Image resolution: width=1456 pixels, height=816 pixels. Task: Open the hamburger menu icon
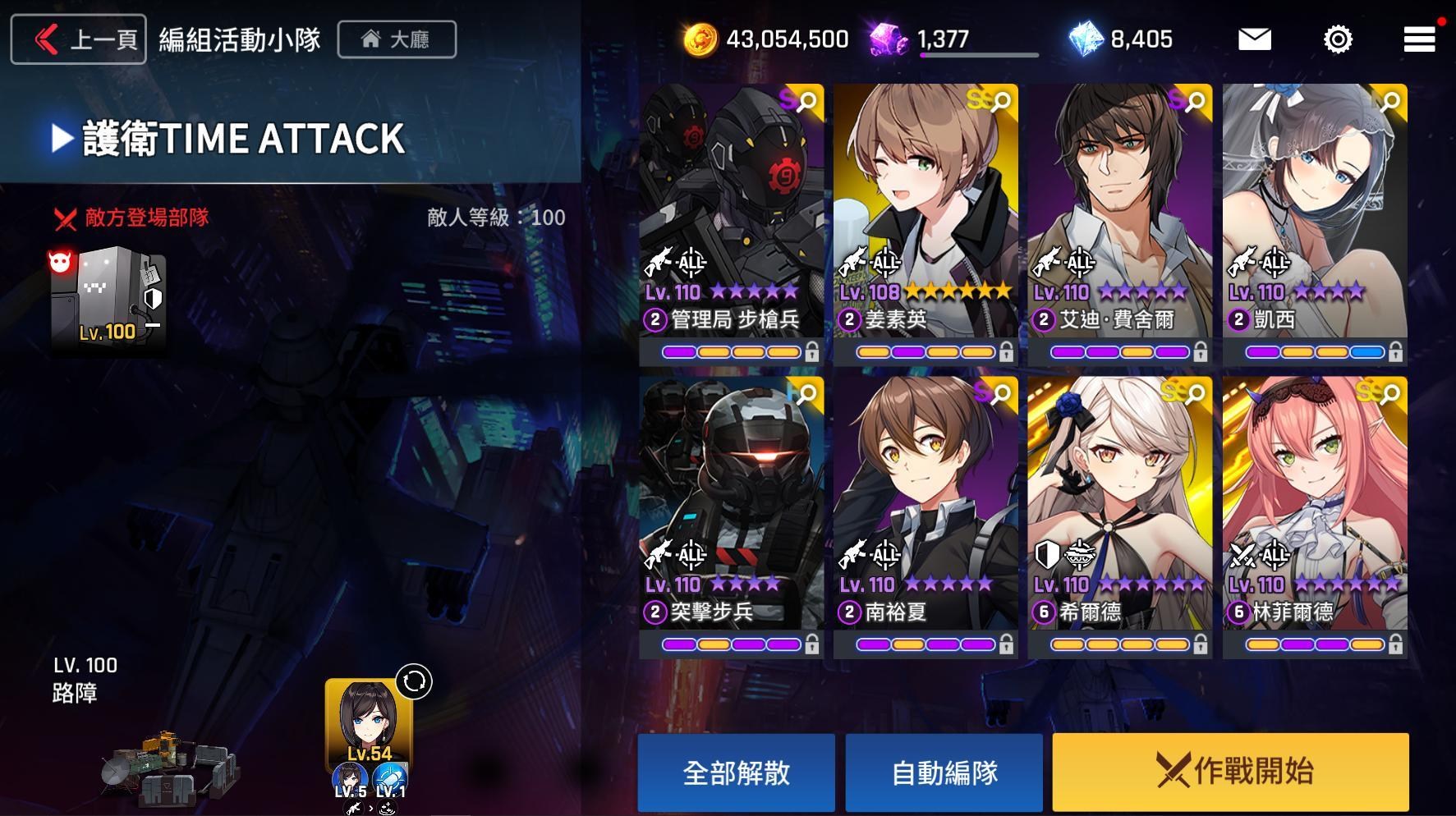[x=1418, y=39]
